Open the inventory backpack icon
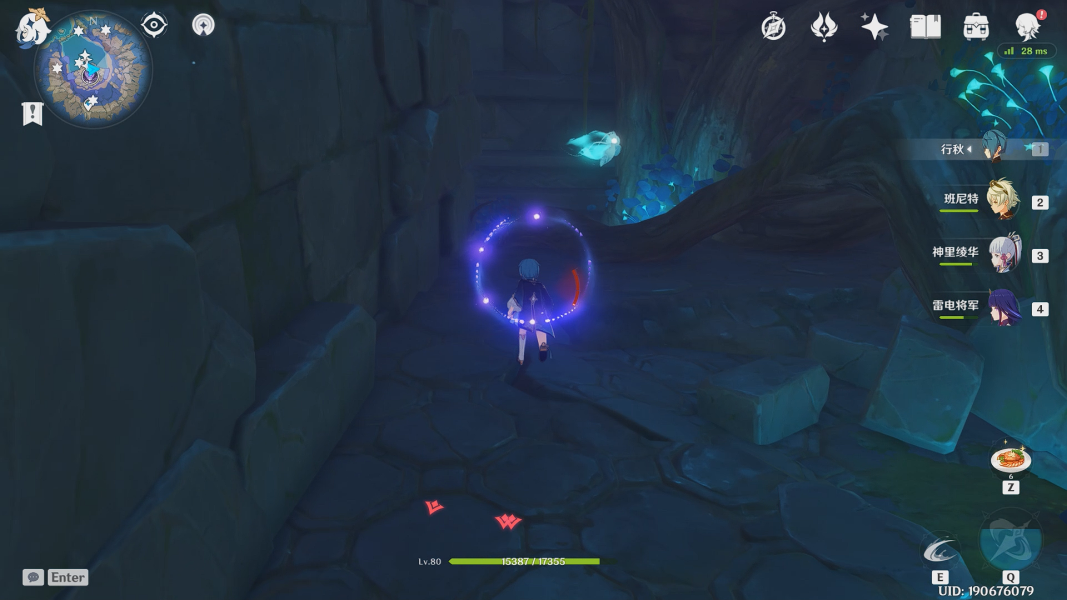 coord(976,27)
